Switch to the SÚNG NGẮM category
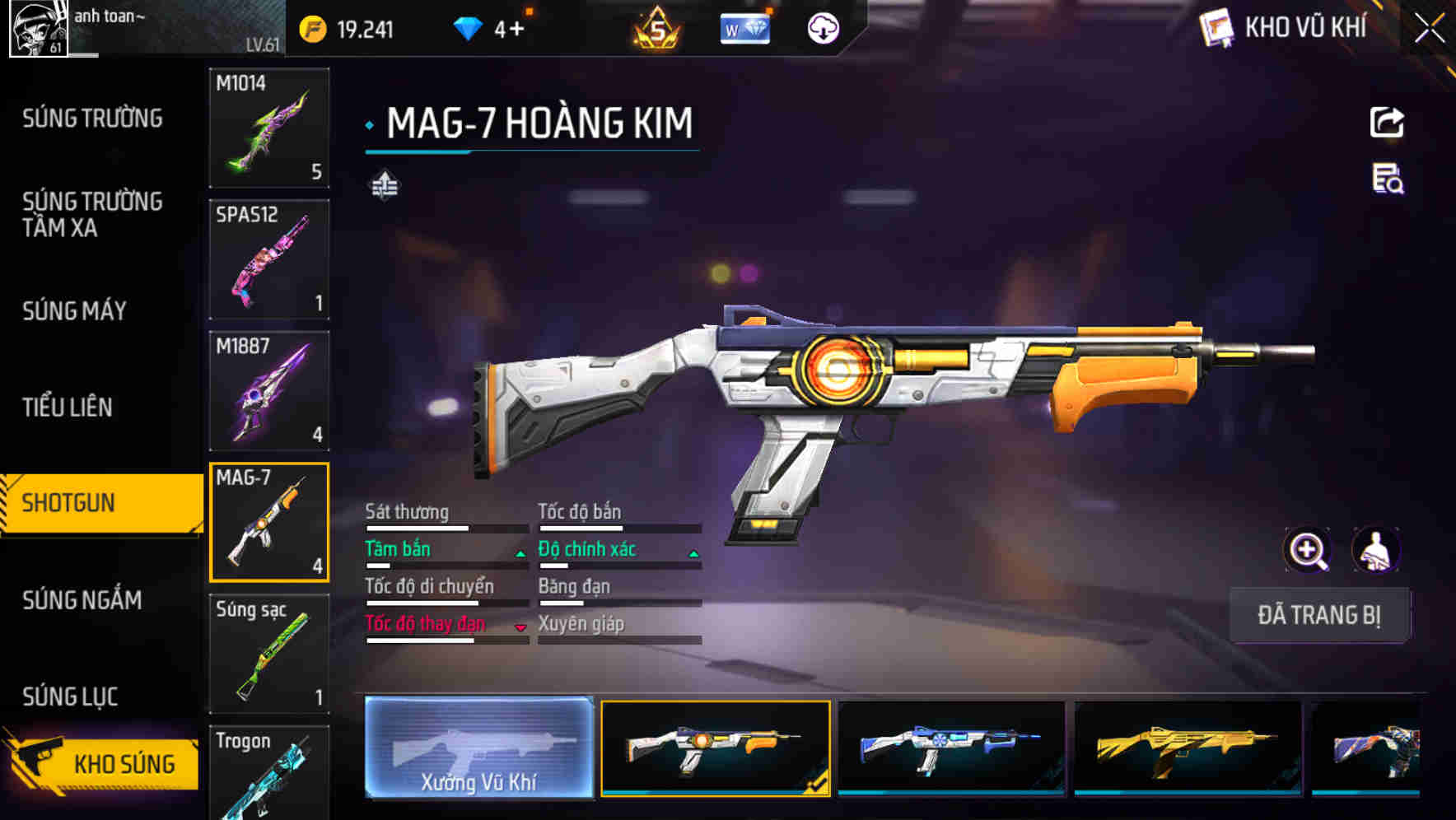This screenshot has width=1456, height=820. coord(82,600)
